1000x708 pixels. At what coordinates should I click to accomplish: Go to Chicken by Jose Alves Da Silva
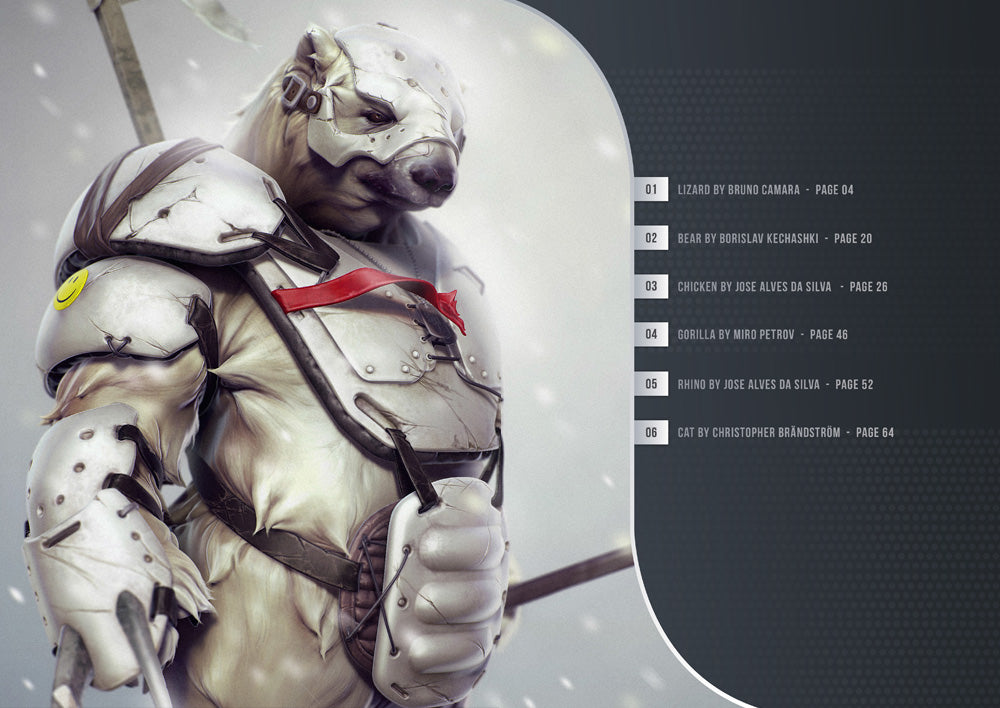(782, 287)
